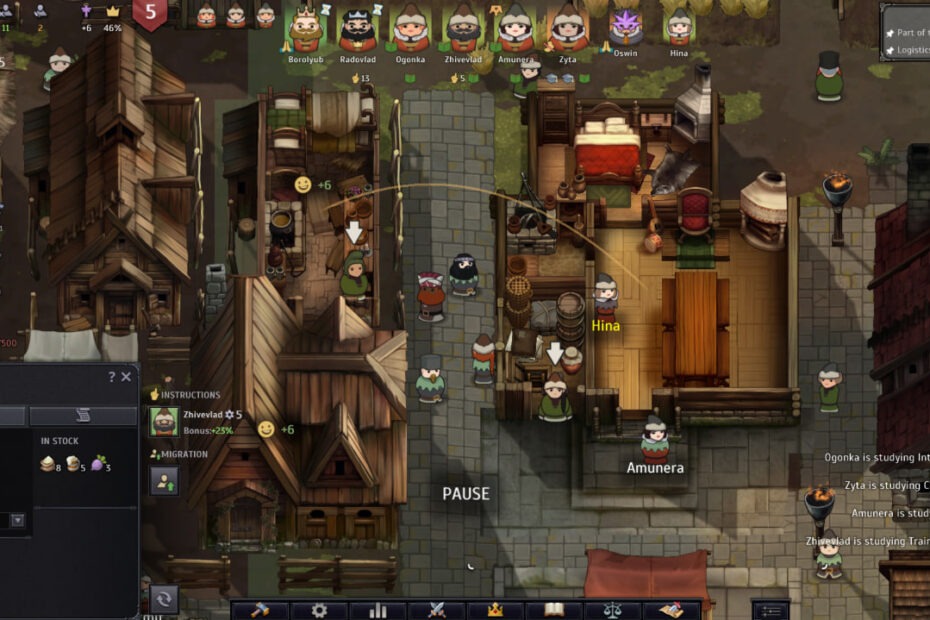Select Radovlad's portrait in the top bar
This screenshot has height=620, width=930.
(357, 28)
